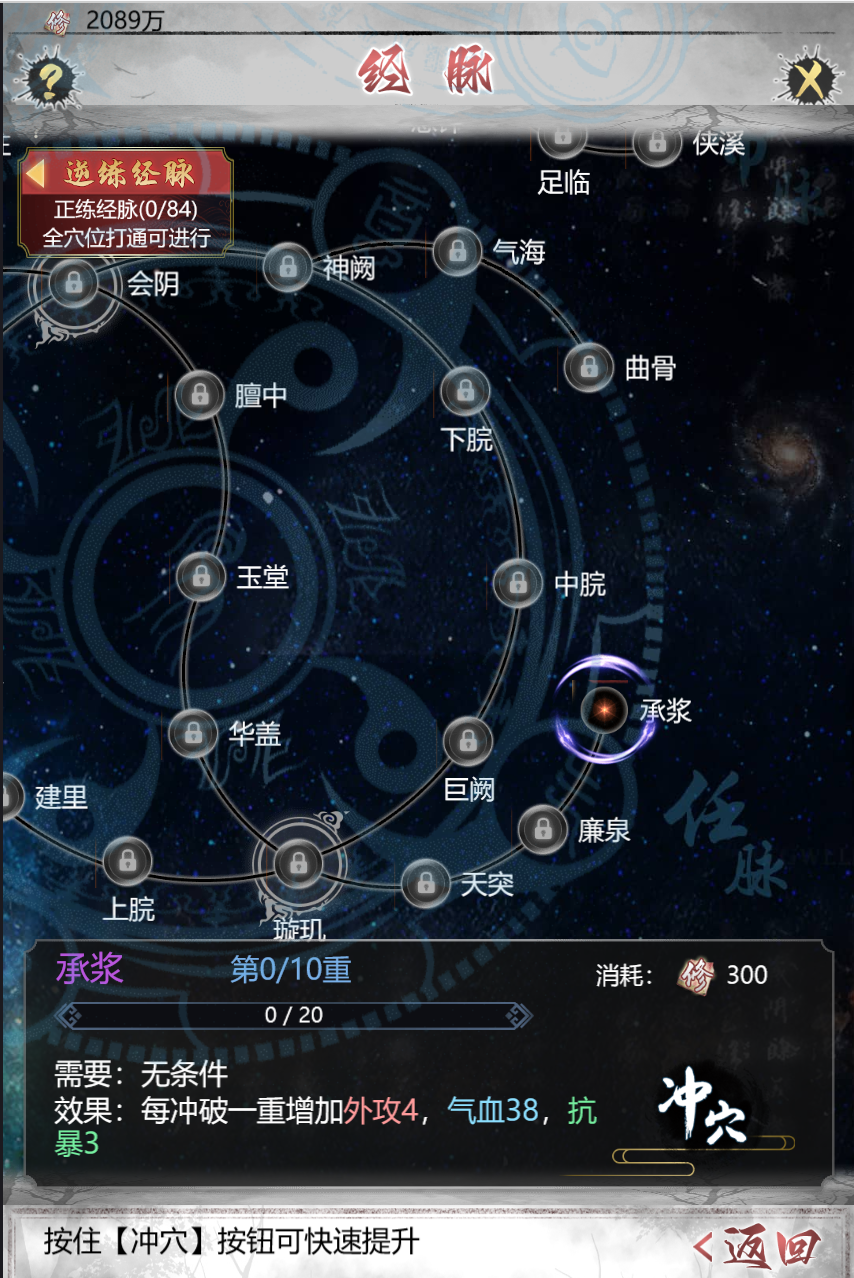Switch to 逆练经脉 reverse training
This screenshot has width=854, height=1278.
point(126,174)
